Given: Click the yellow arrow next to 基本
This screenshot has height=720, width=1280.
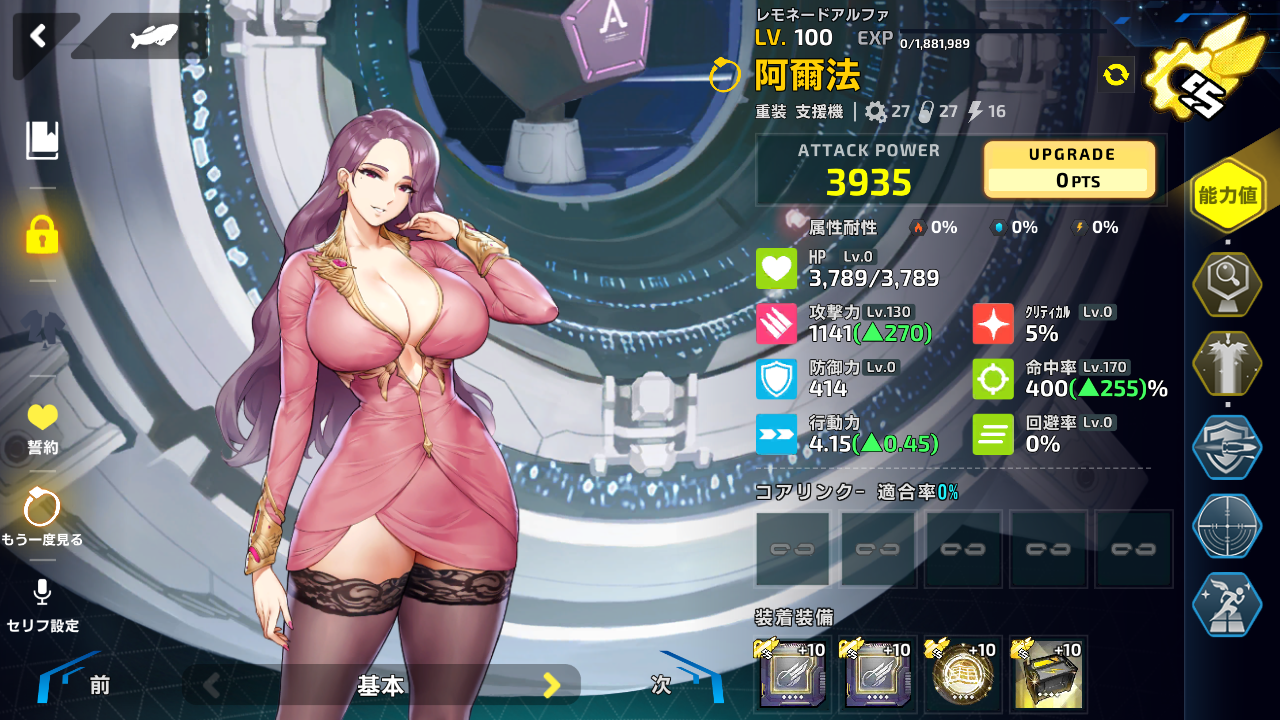Looking at the screenshot, I should [551, 684].
